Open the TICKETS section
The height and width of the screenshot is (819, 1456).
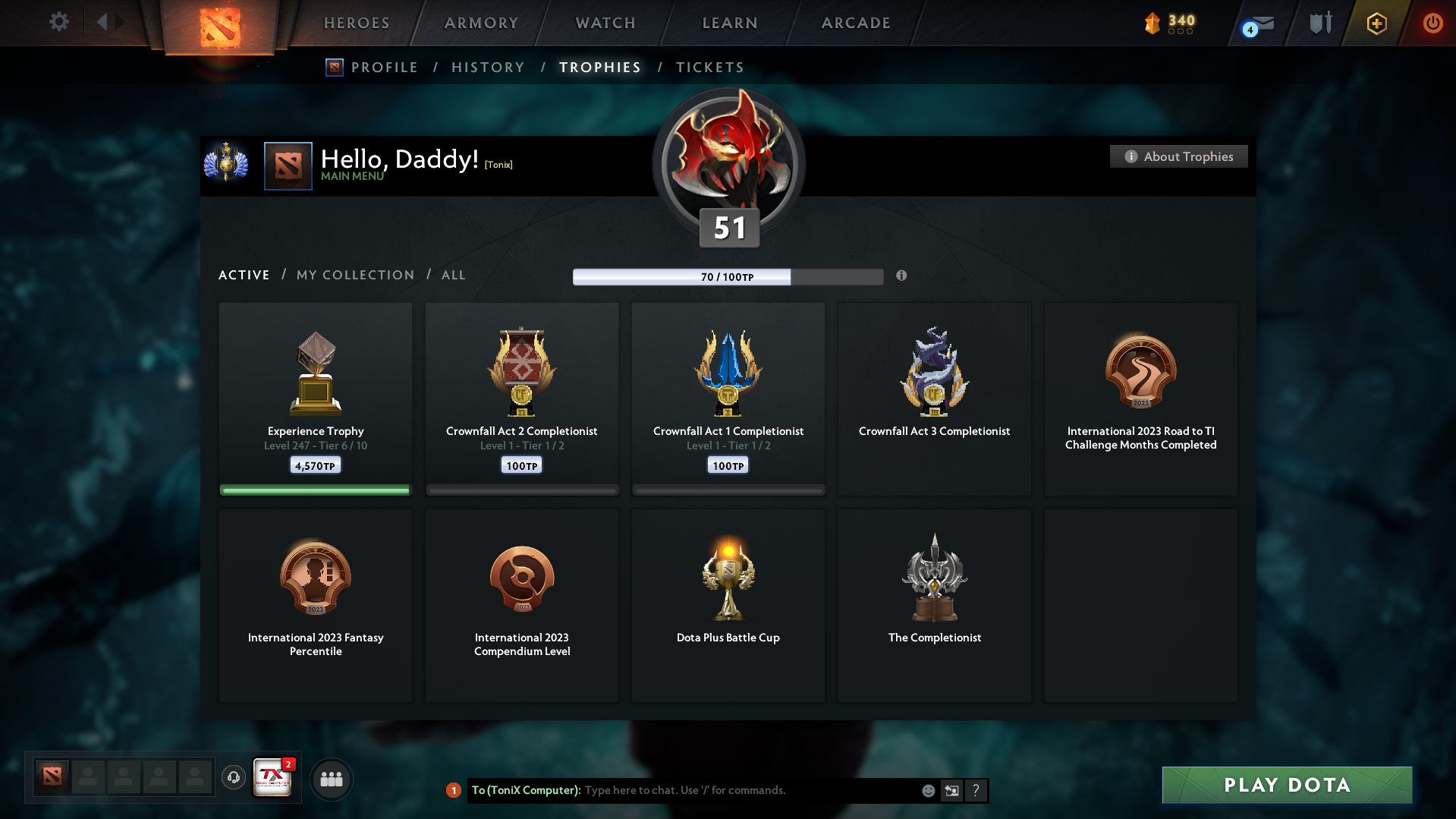(x=709, y=68)
